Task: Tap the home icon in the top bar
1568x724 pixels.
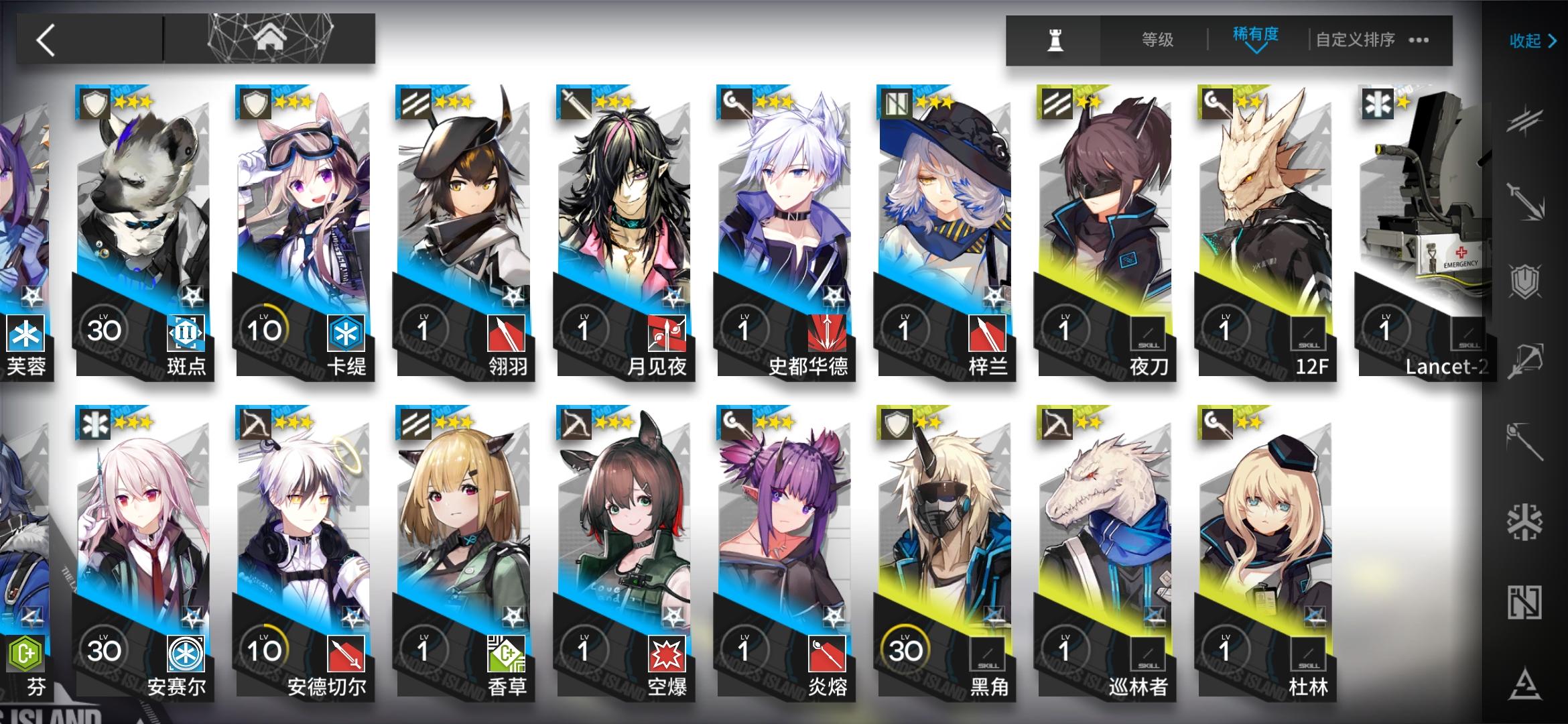Action: (272, 37)
